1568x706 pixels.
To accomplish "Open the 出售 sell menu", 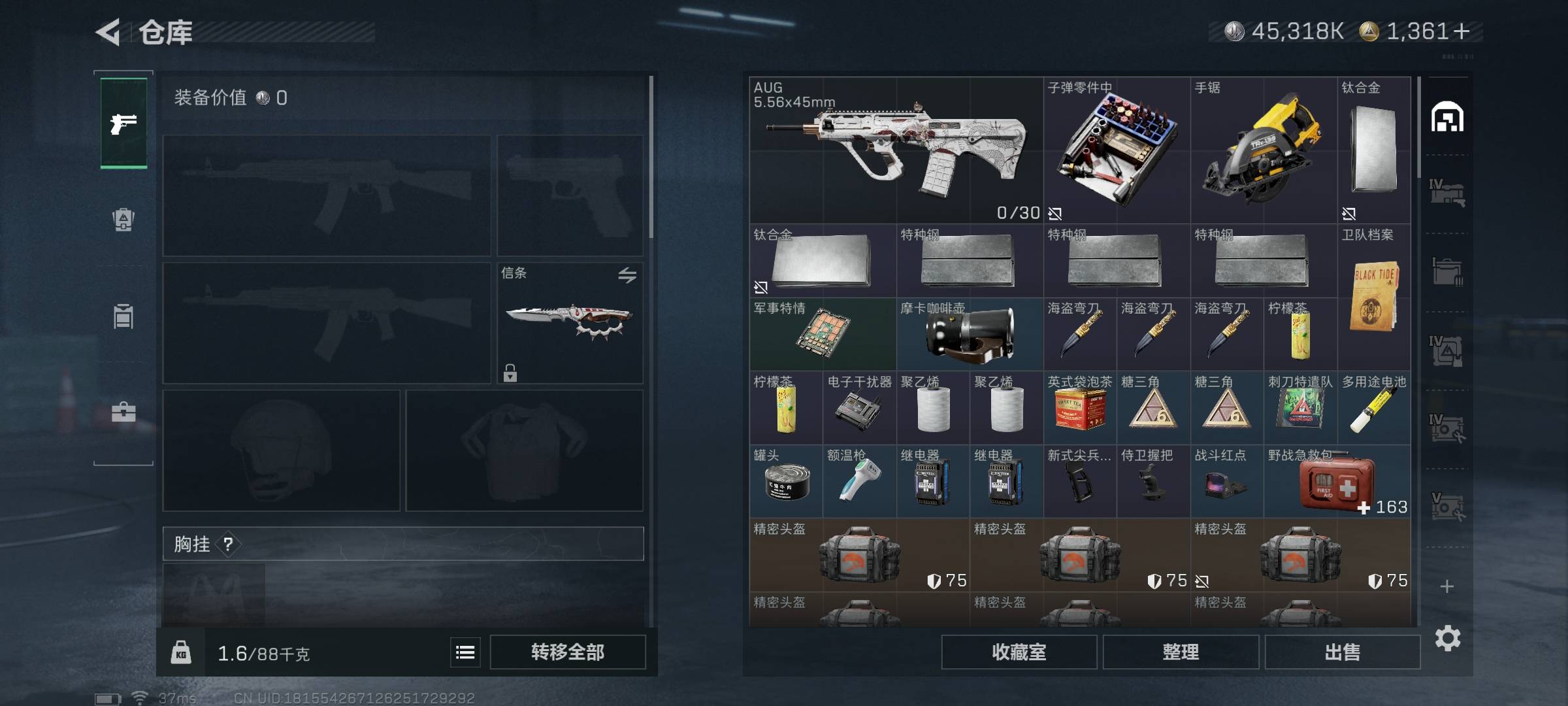I will click(1342, 652).
